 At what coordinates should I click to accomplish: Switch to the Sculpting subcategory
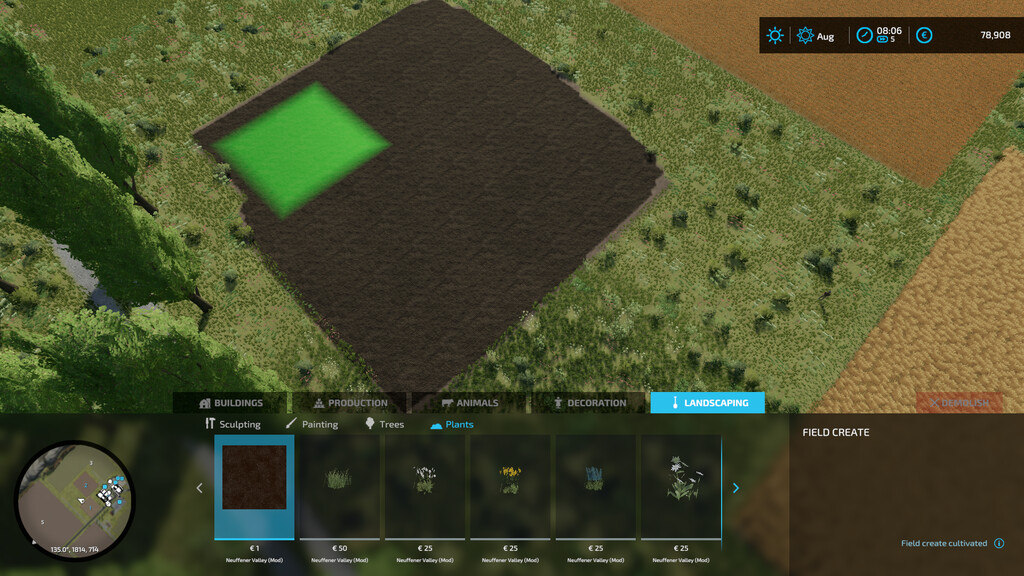232,424
